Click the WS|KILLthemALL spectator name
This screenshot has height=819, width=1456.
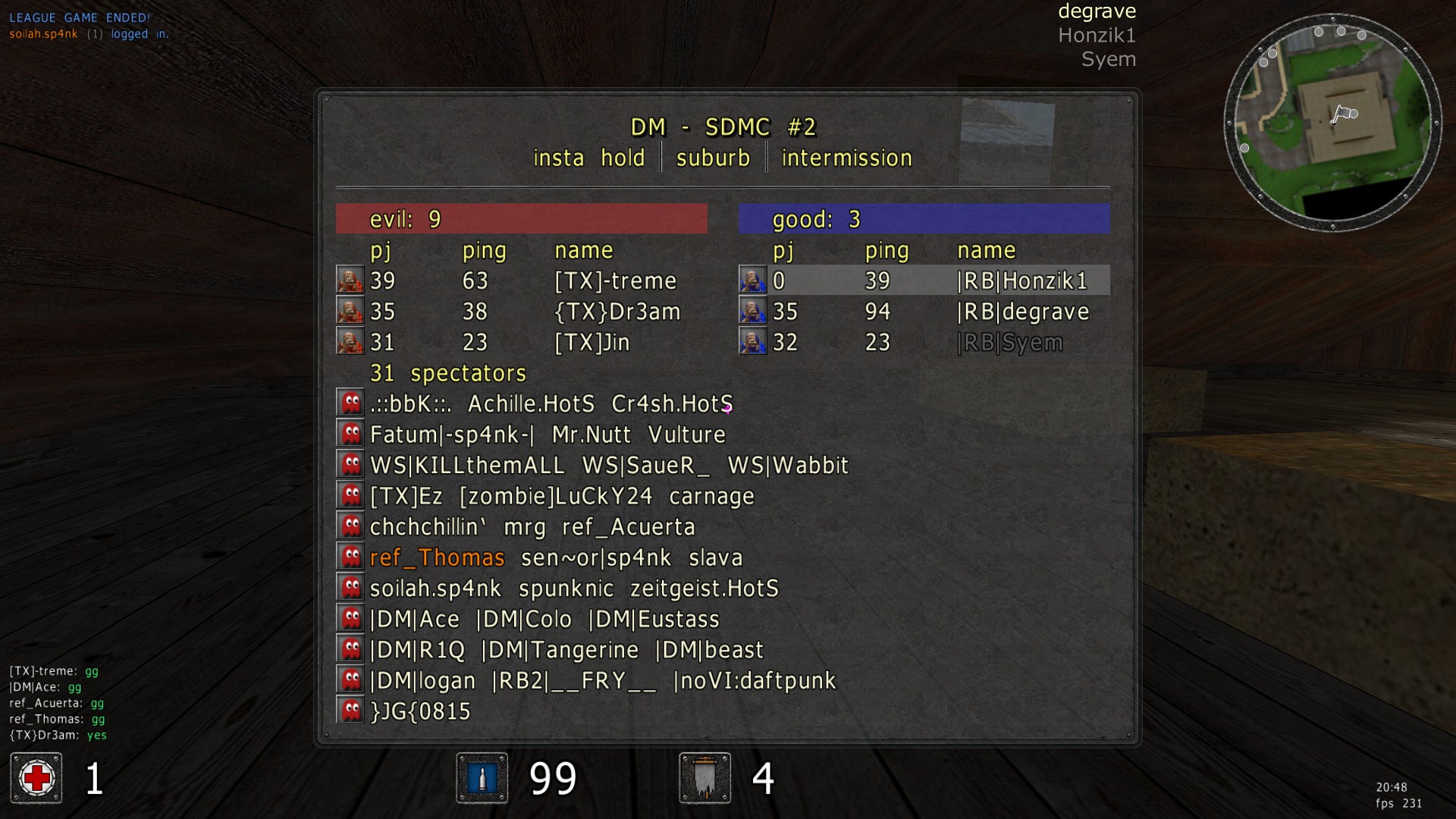467,465
